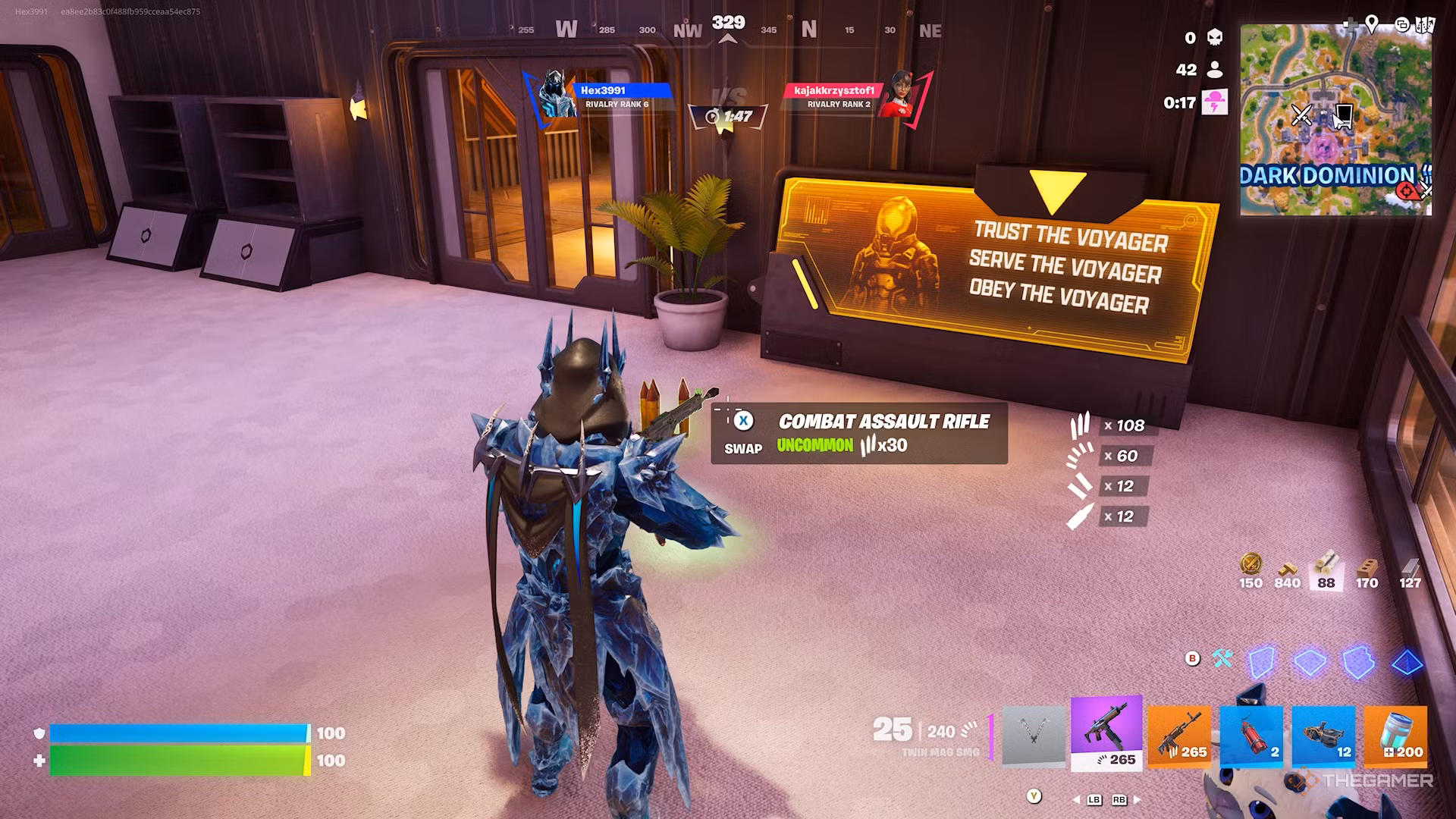Click the Combat Assault Rifle pickup prompt
The height and width of the screenshot is (819, 1456).
(859, 433)
